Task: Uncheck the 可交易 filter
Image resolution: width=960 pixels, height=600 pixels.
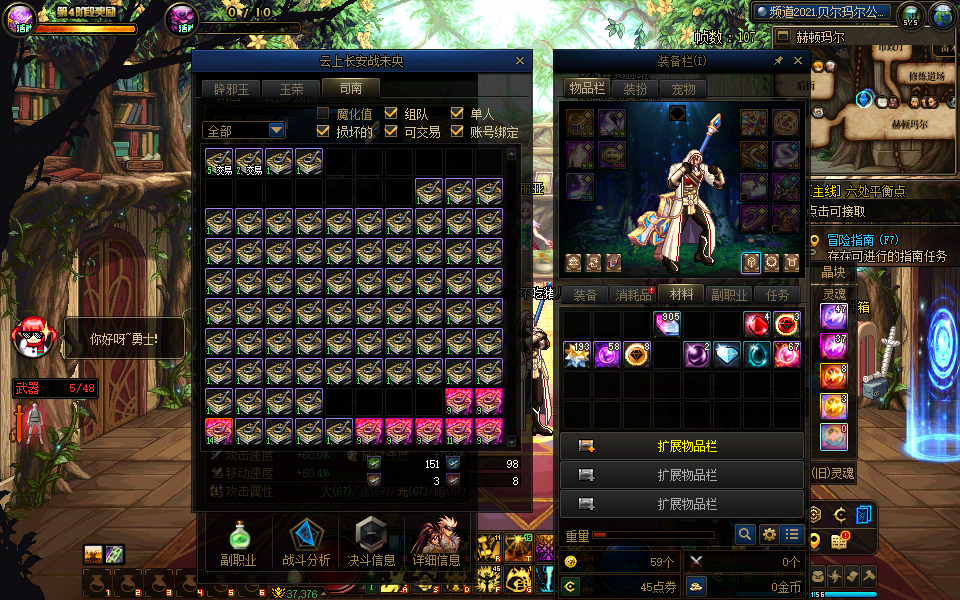Action: tap(392, 131)
